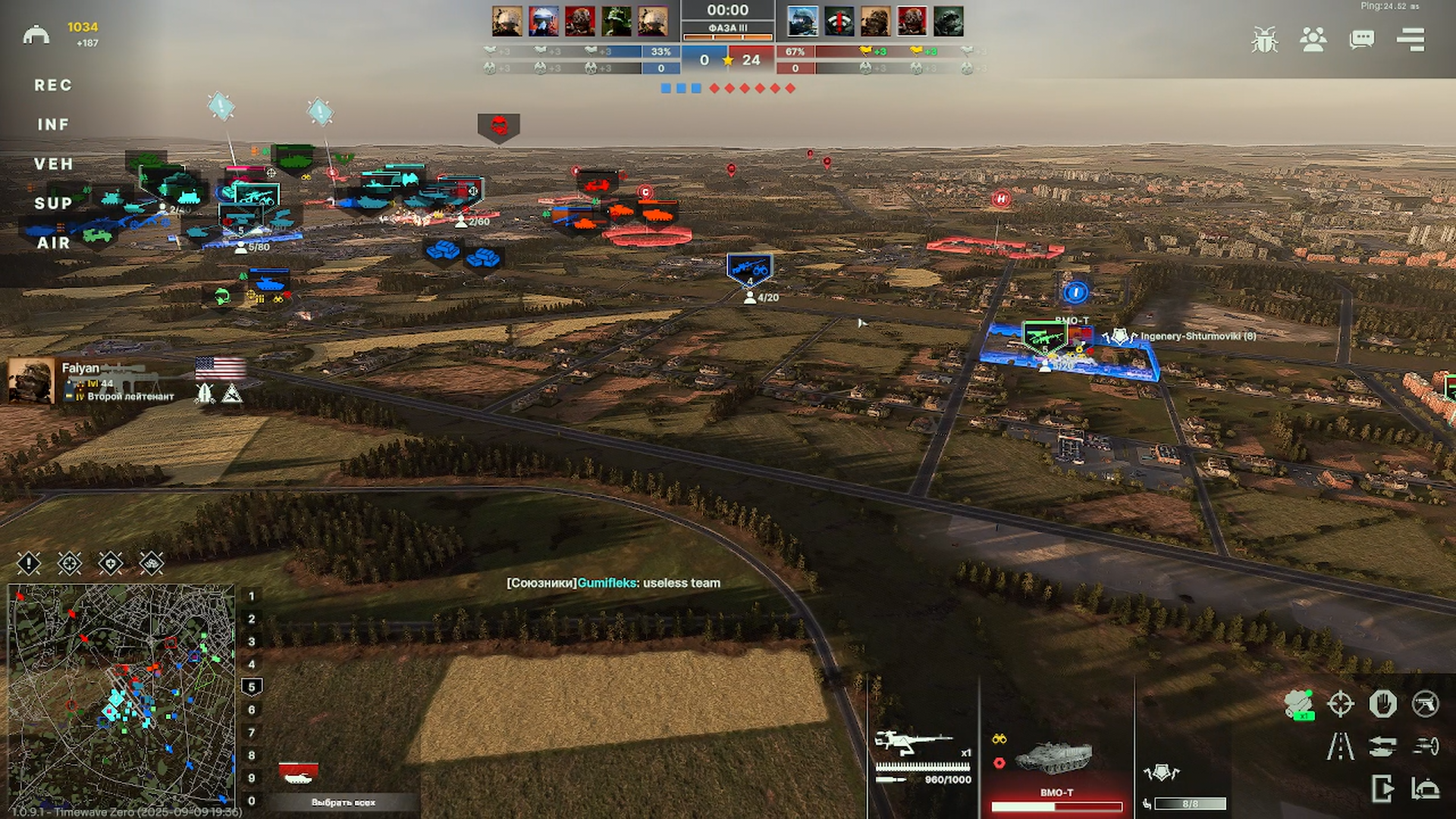Place an exclamation alert ping
Screen dimensions: 1456x819
29,563
